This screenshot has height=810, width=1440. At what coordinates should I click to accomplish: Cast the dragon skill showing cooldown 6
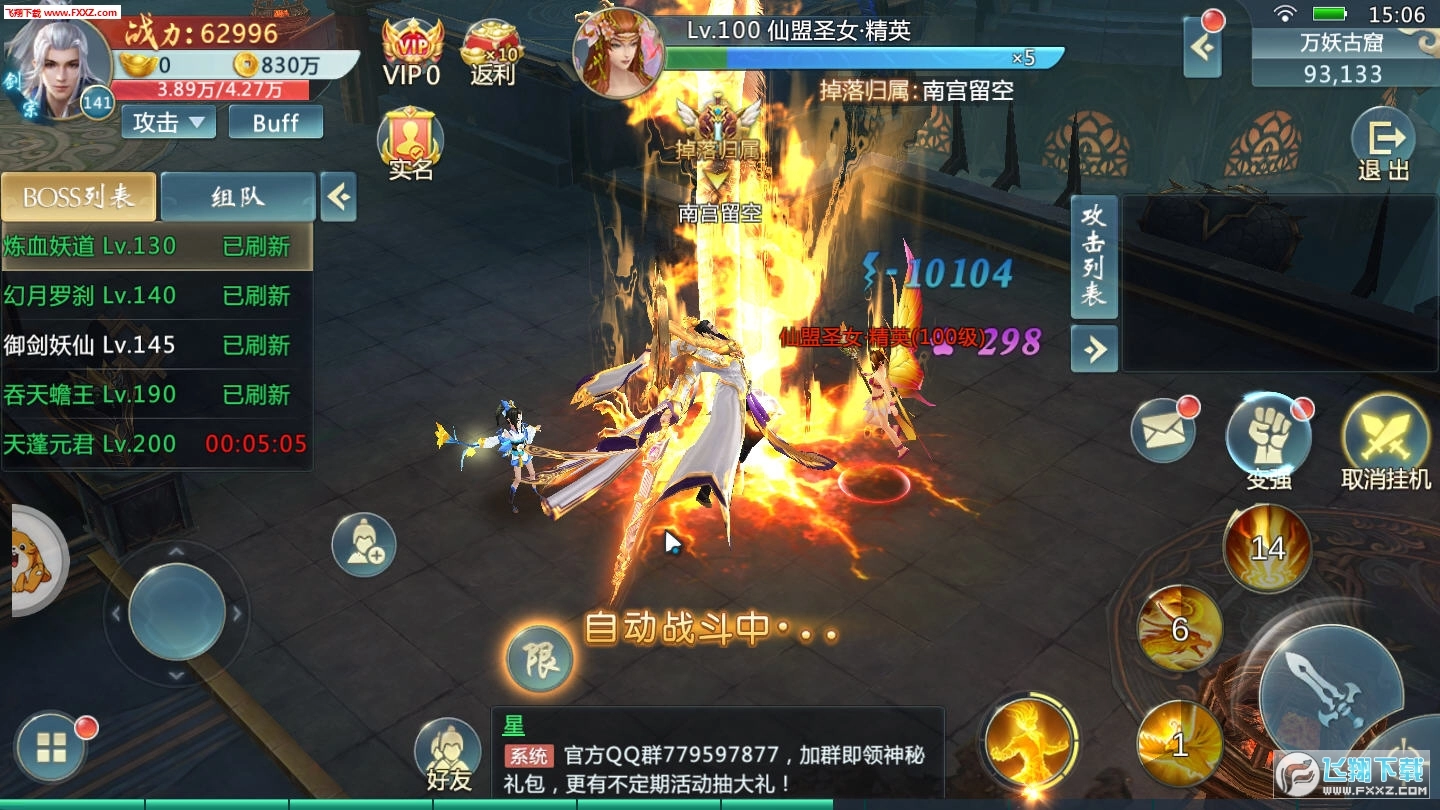pos(1179,629)
